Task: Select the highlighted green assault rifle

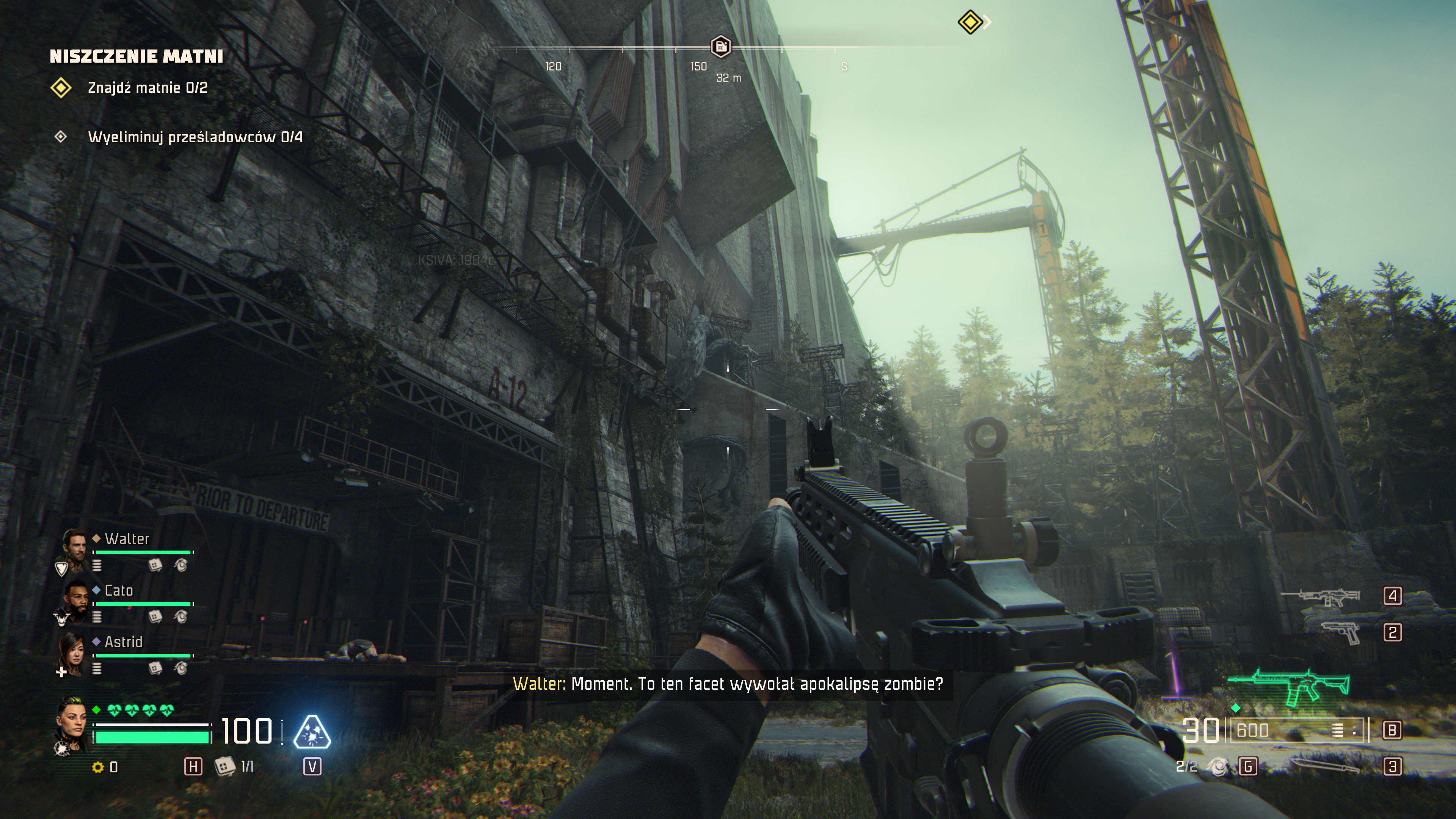Action: point(1289,687)
